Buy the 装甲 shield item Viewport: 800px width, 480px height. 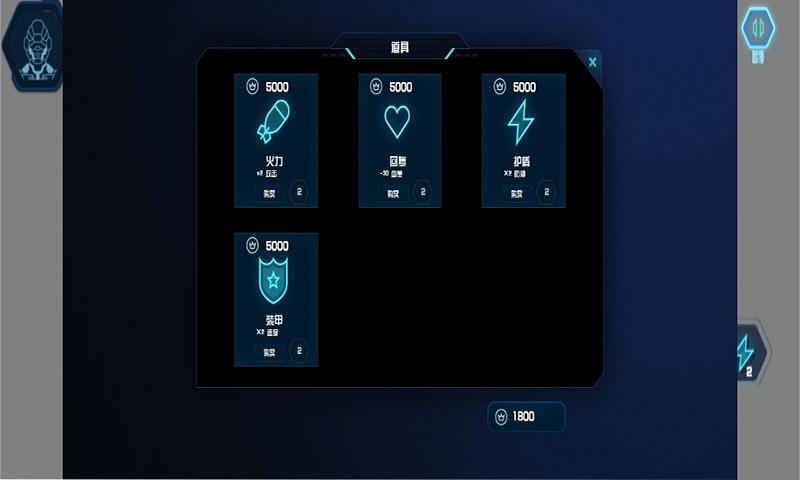pos(269,352)
